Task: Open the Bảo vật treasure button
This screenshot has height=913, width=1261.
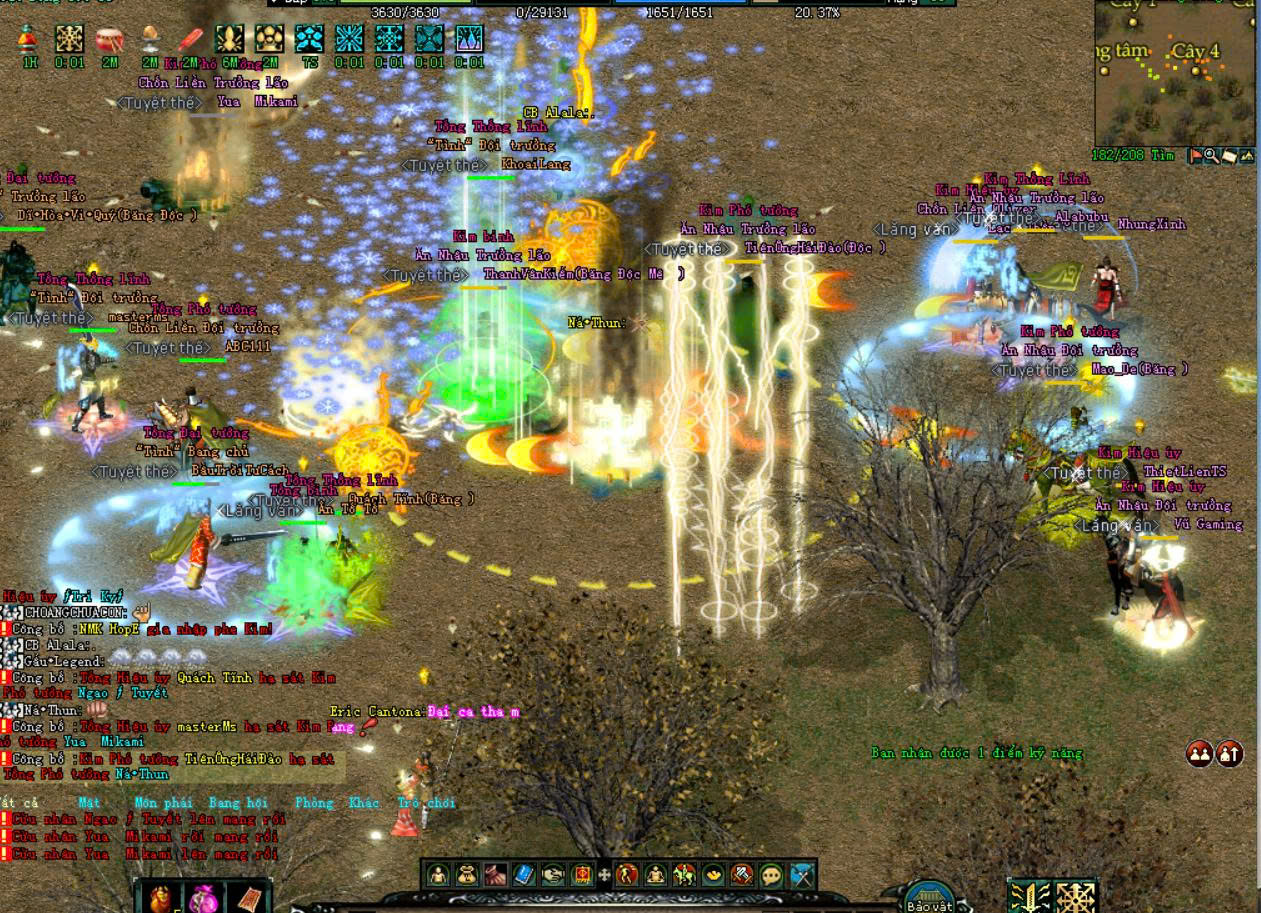Action: click(928, 898)
